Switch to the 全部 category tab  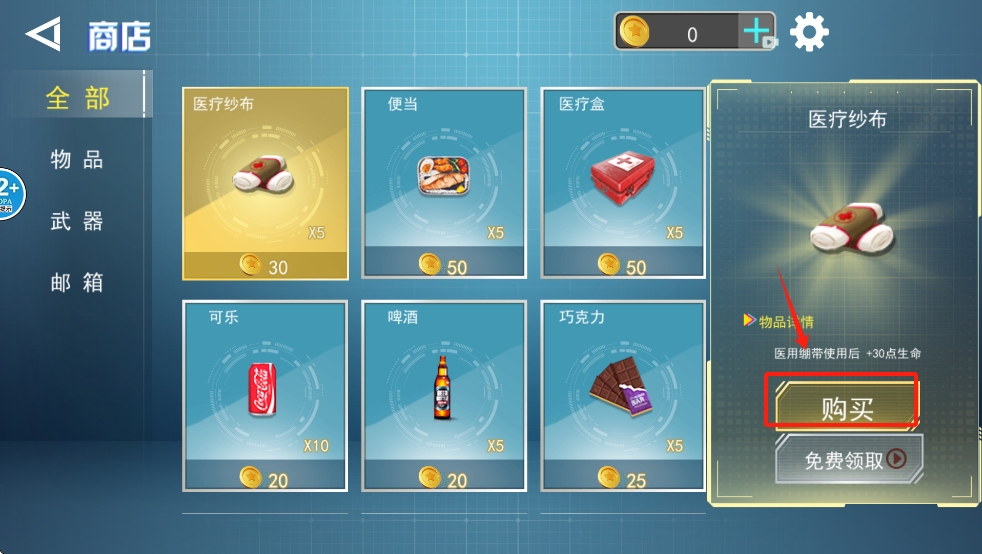(x=77, y=98)
